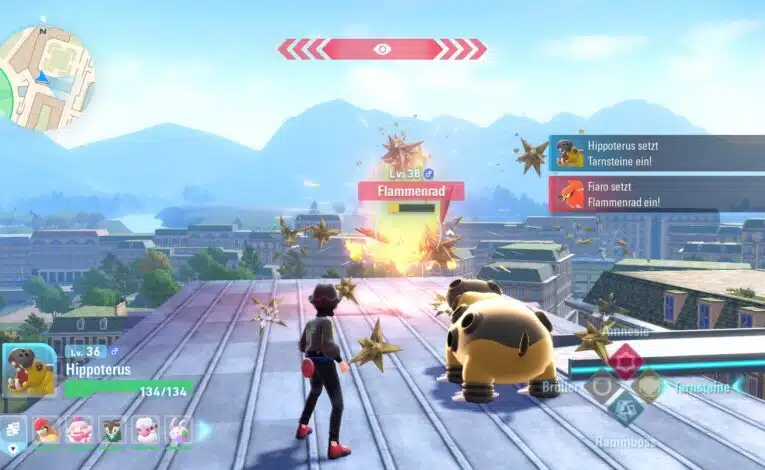Activate the Tarnsteine move diamond

(x=648, y=385)
